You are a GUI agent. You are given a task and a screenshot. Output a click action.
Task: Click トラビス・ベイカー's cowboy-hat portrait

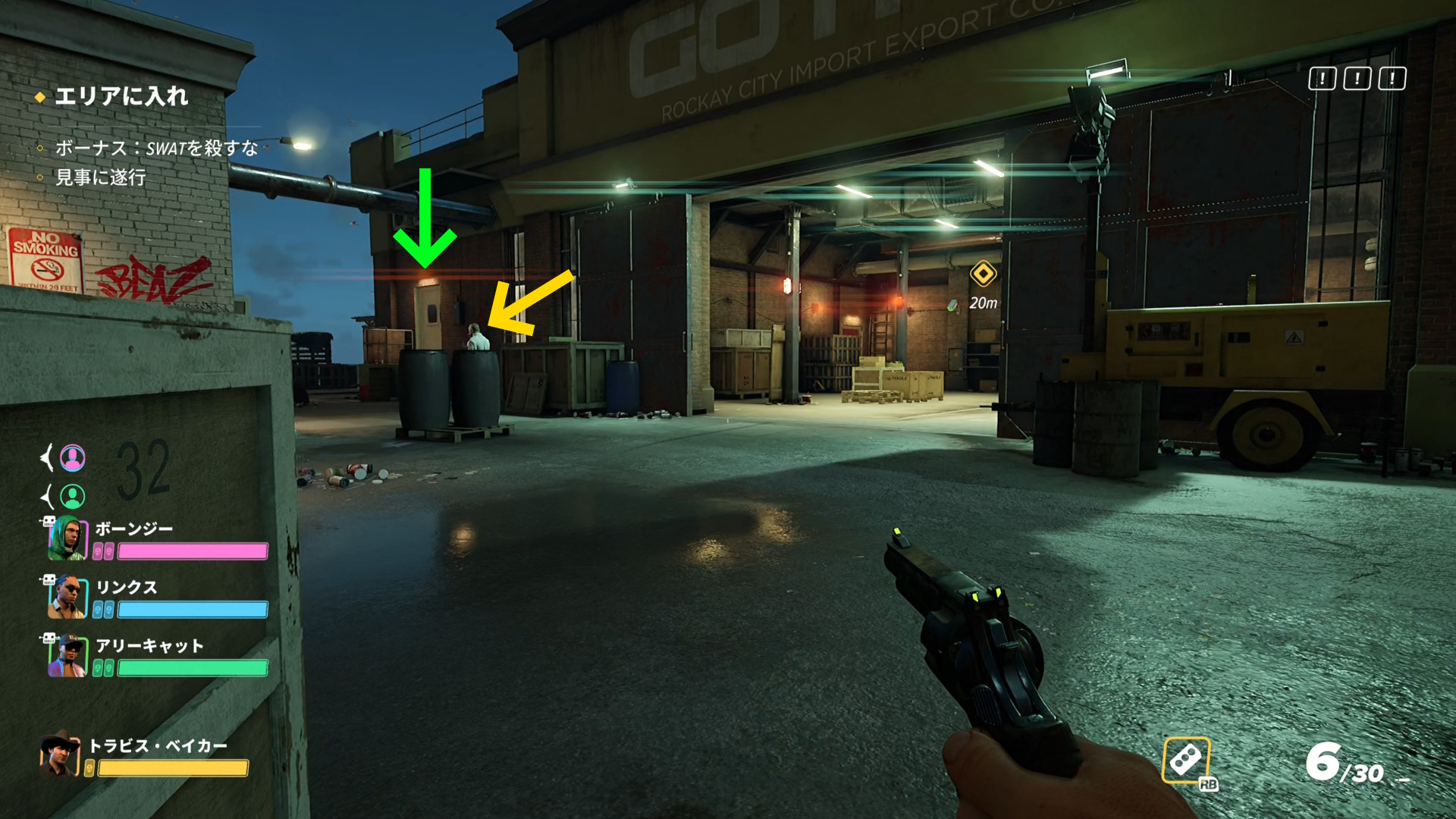tap(60, 754)
